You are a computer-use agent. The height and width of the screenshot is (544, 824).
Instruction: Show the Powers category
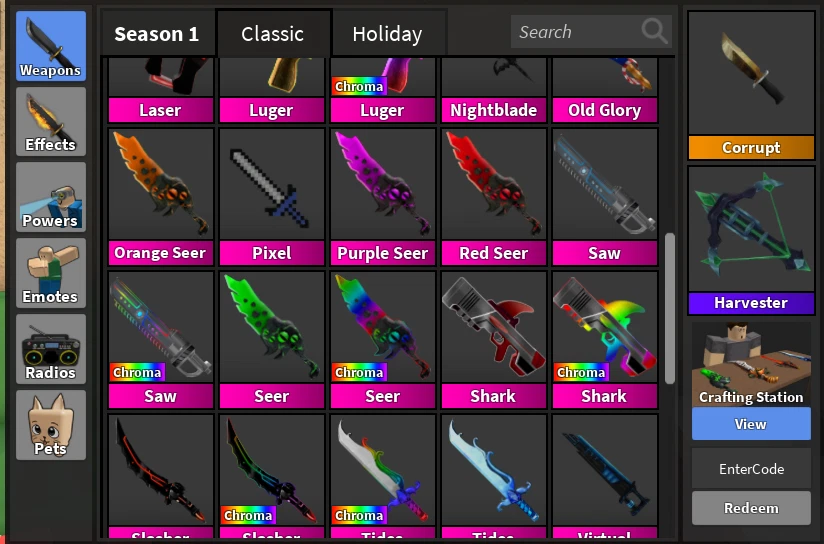pos(51,197)
